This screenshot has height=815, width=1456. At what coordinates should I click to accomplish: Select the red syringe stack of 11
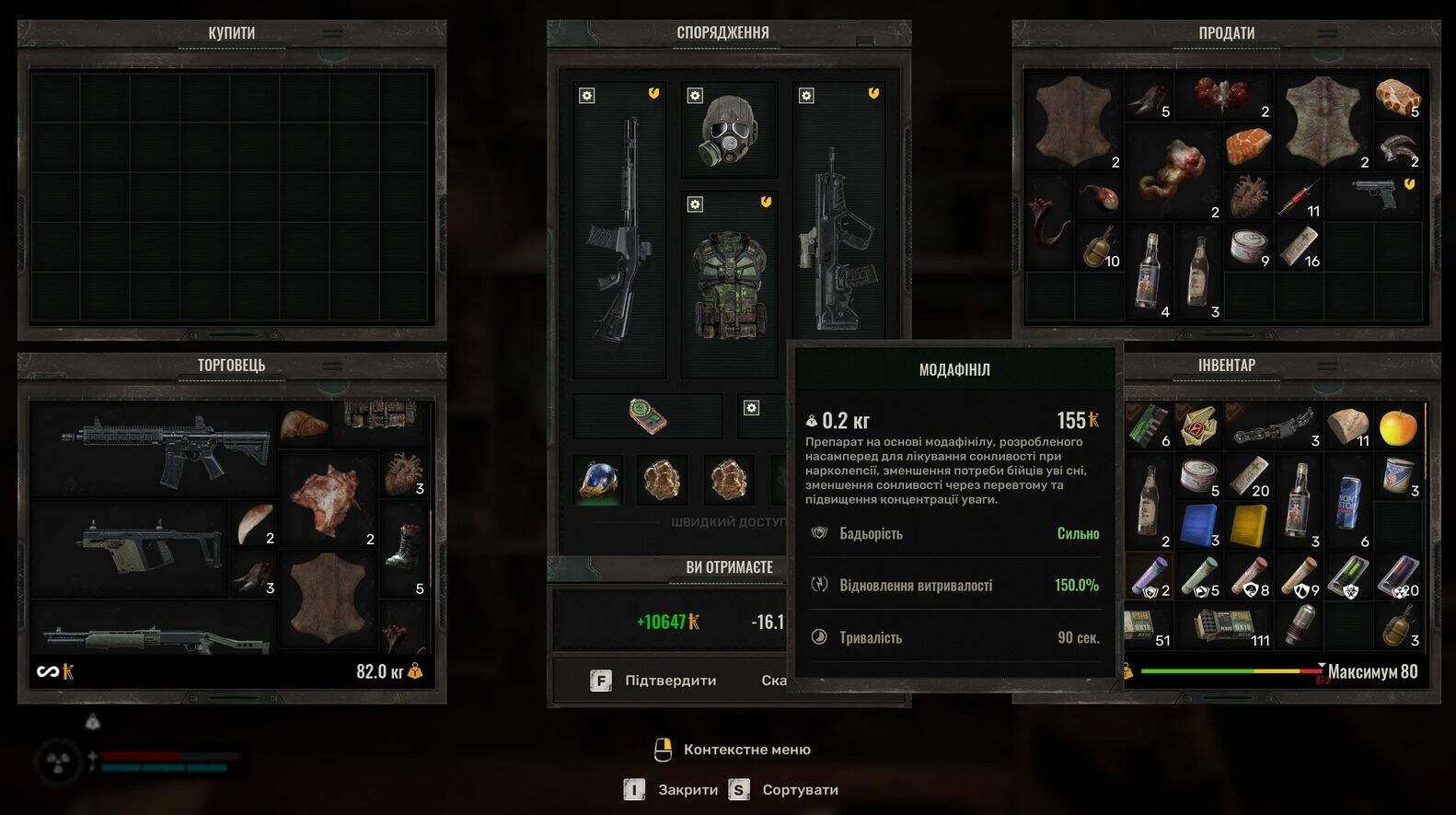[x=1298, y=198]
